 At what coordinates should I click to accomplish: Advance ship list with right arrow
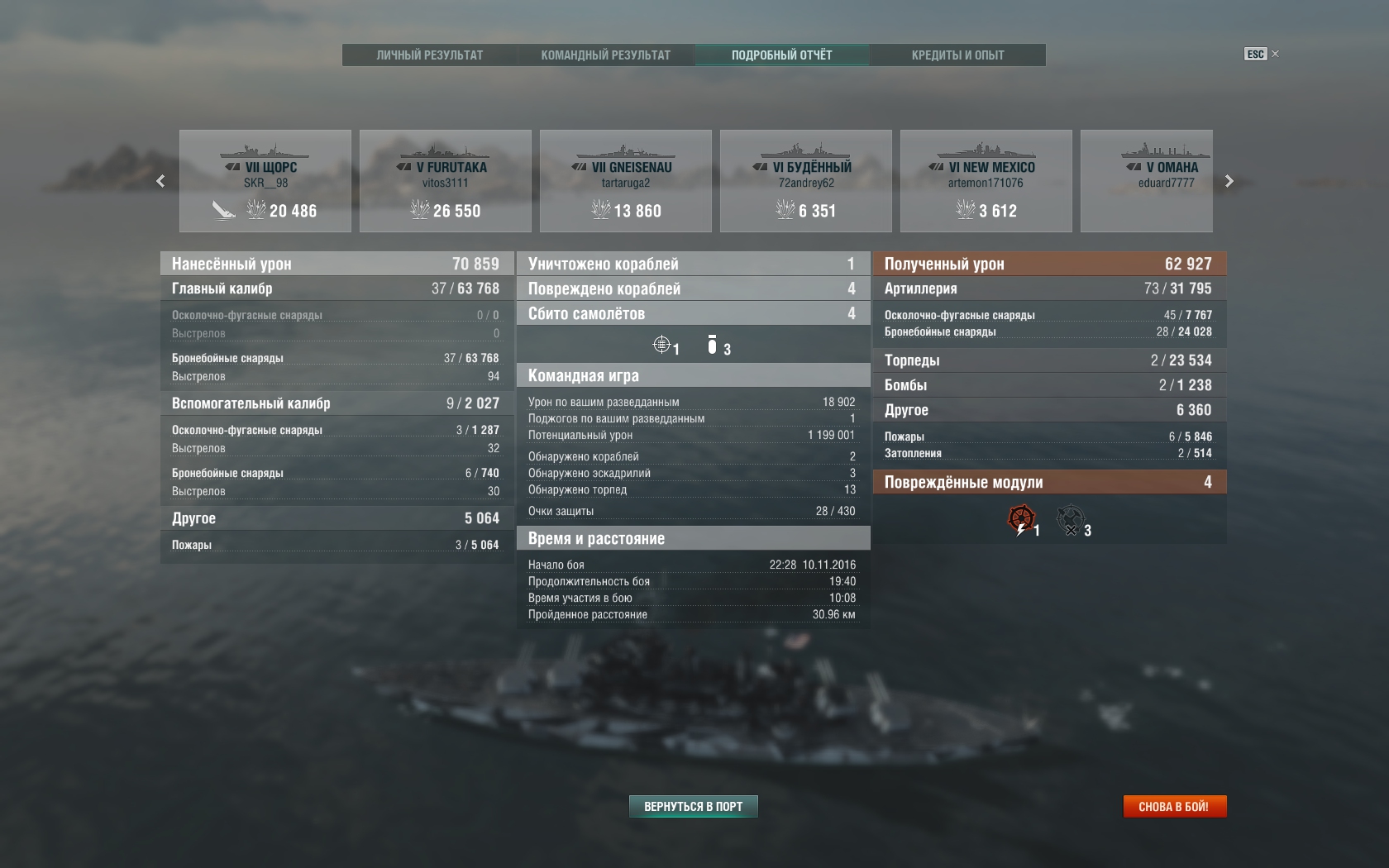[x=1229, y=181]
